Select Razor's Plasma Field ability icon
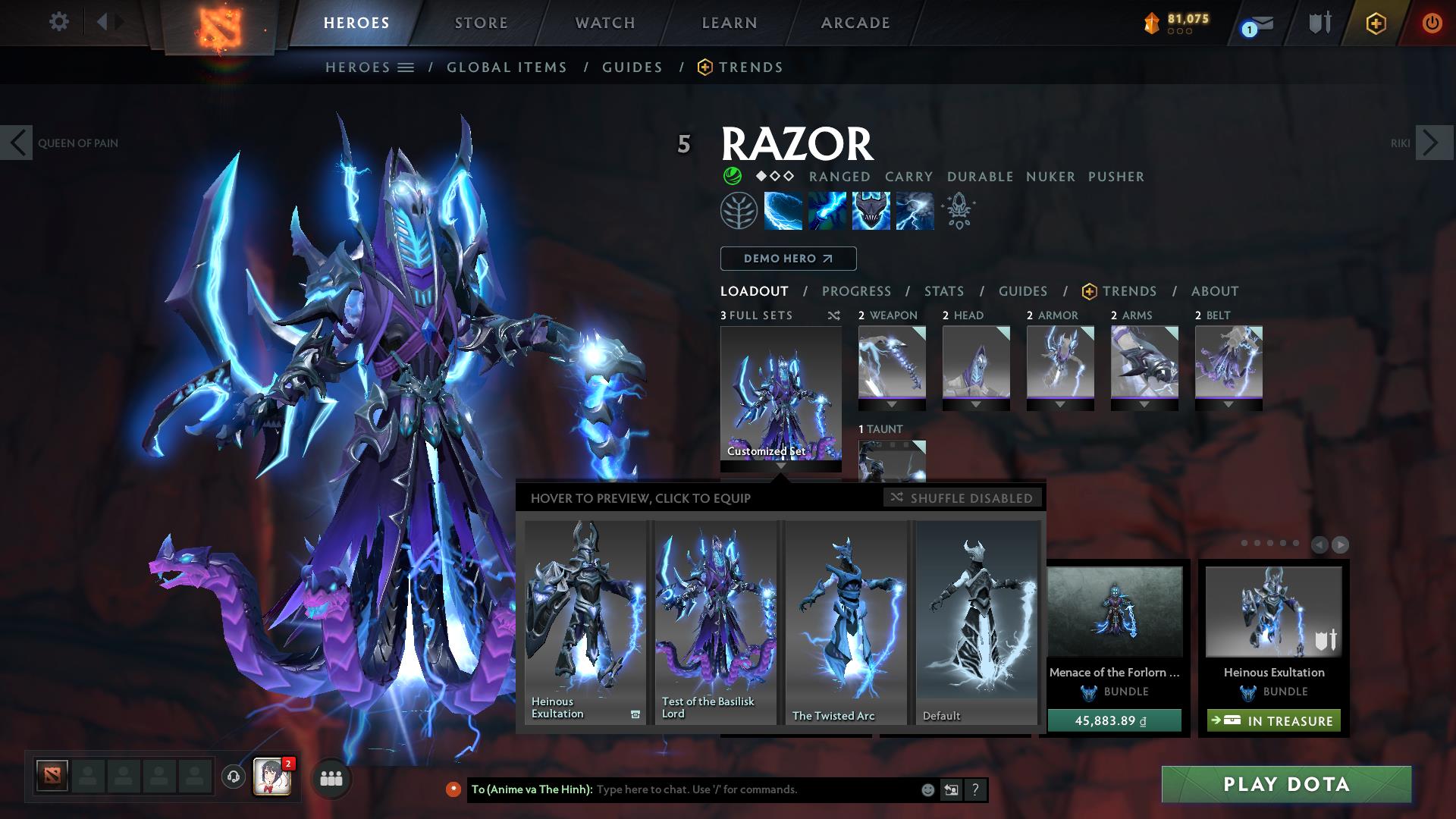This screenshot has height=819, width=1456. (781, 211)
